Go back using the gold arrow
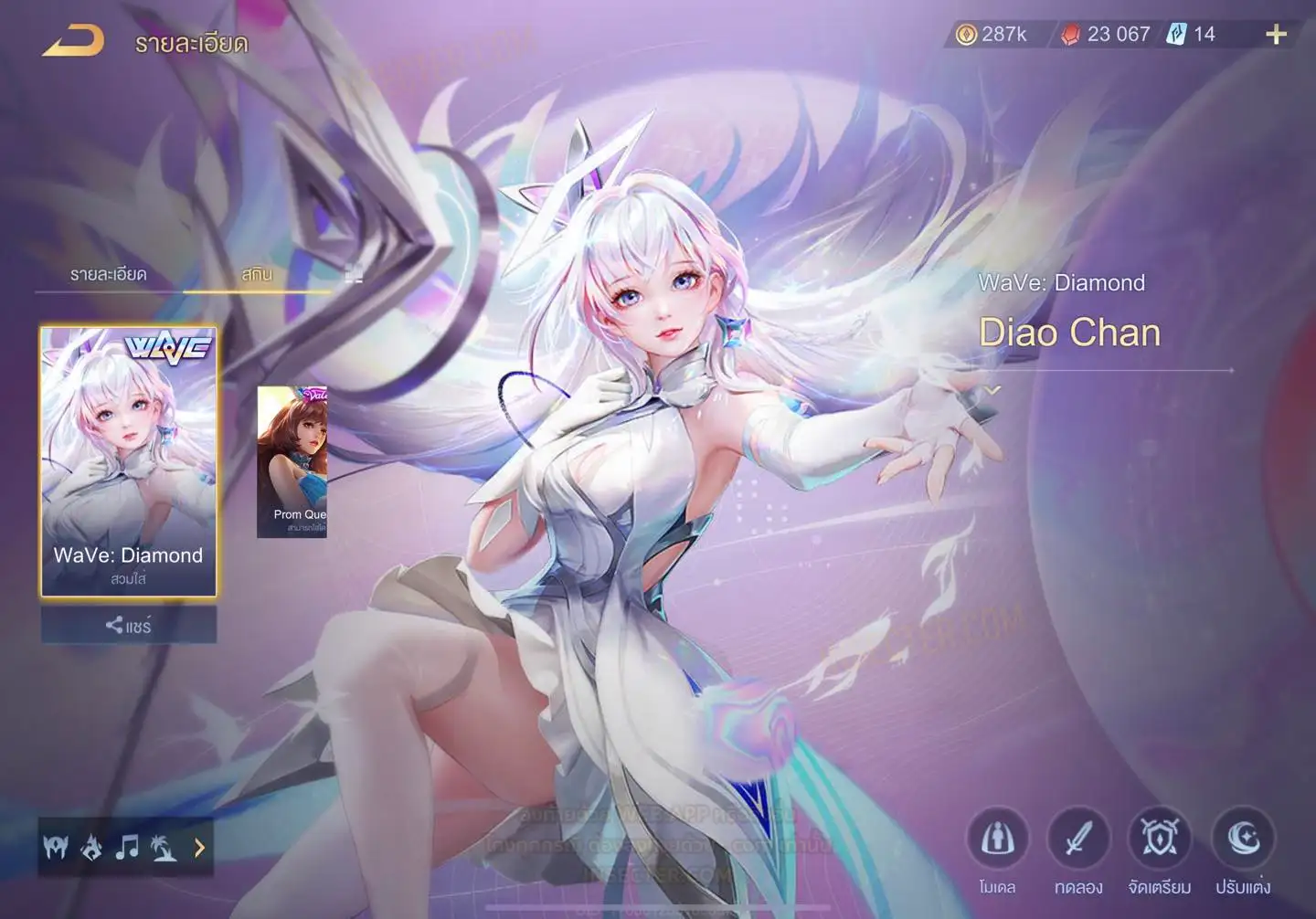 (x=73, y=41)
